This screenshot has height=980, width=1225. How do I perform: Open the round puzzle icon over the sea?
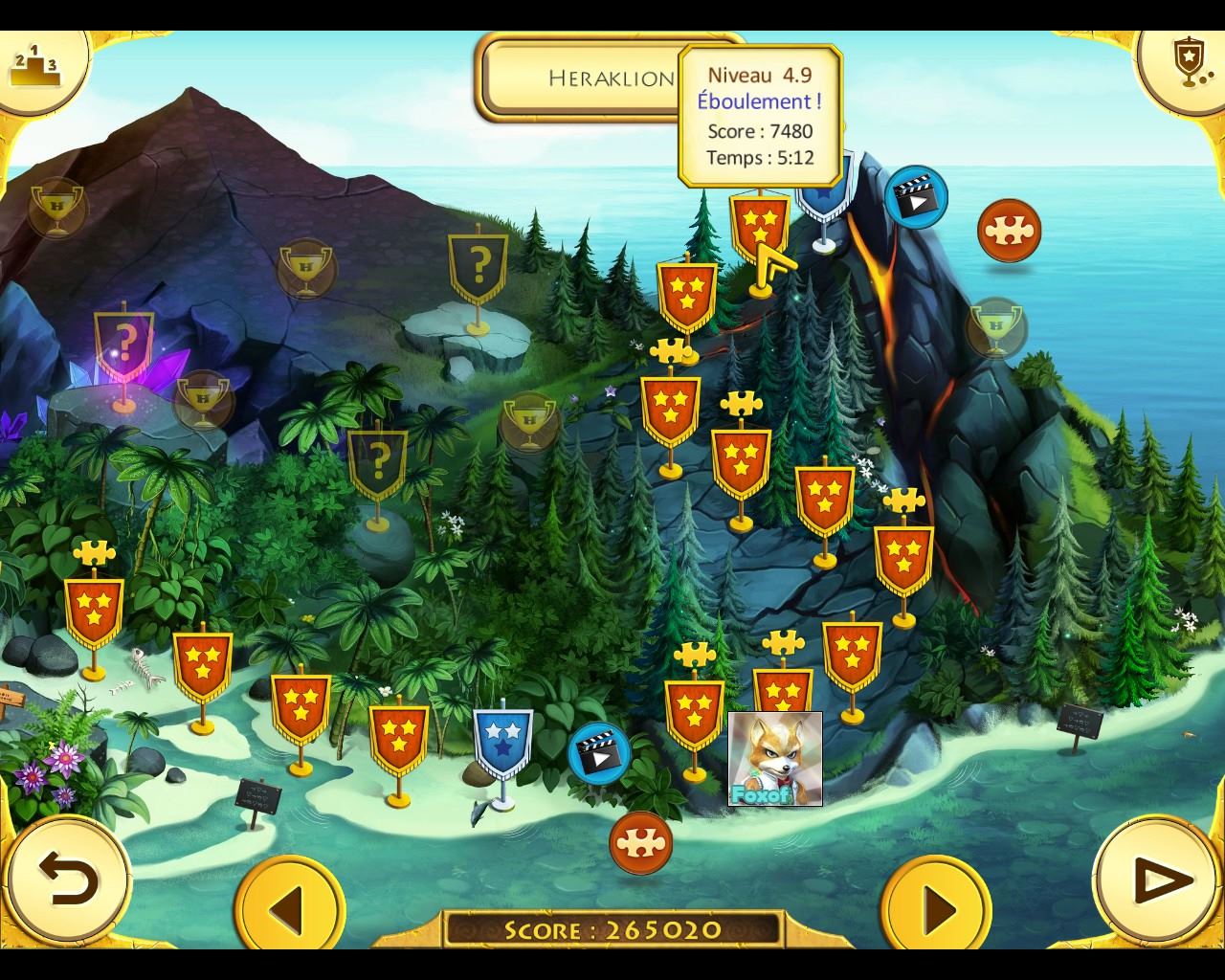point(1009,231)
